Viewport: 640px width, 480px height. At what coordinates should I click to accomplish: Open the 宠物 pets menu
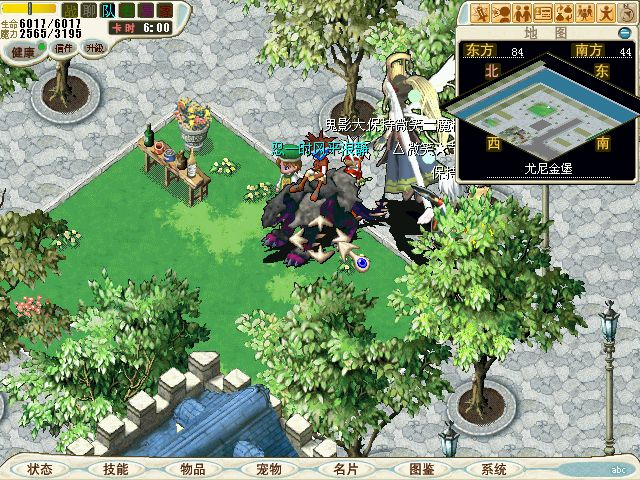268,469
